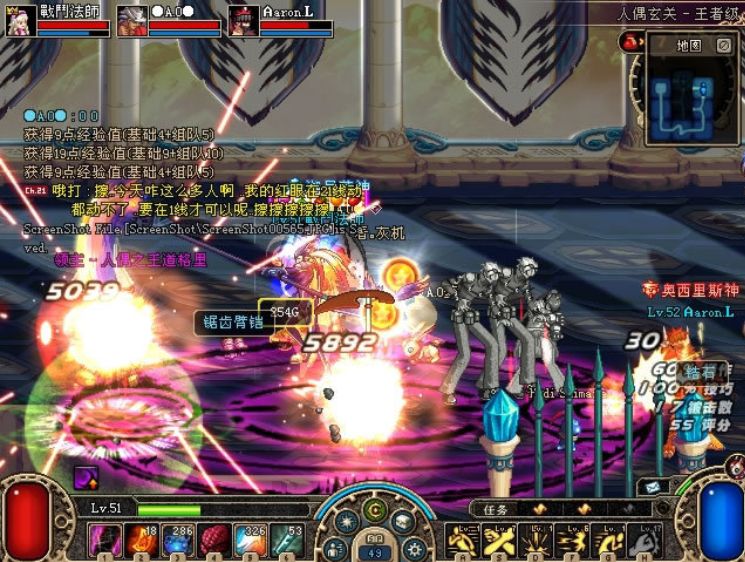Open the chest icon in the center menu
Image resolution: width=745 pixels, height=562 pixels.
pos(403,521)
